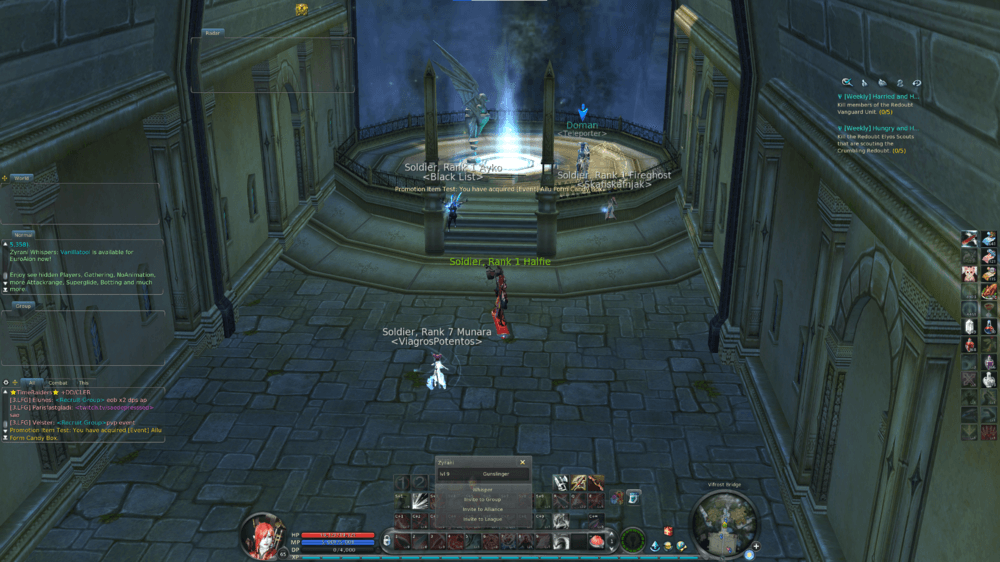This screenshot has width=1000, height=562.
Task: Open the Weekly Harried quest tracker entry
Action: tap(876, 97)
